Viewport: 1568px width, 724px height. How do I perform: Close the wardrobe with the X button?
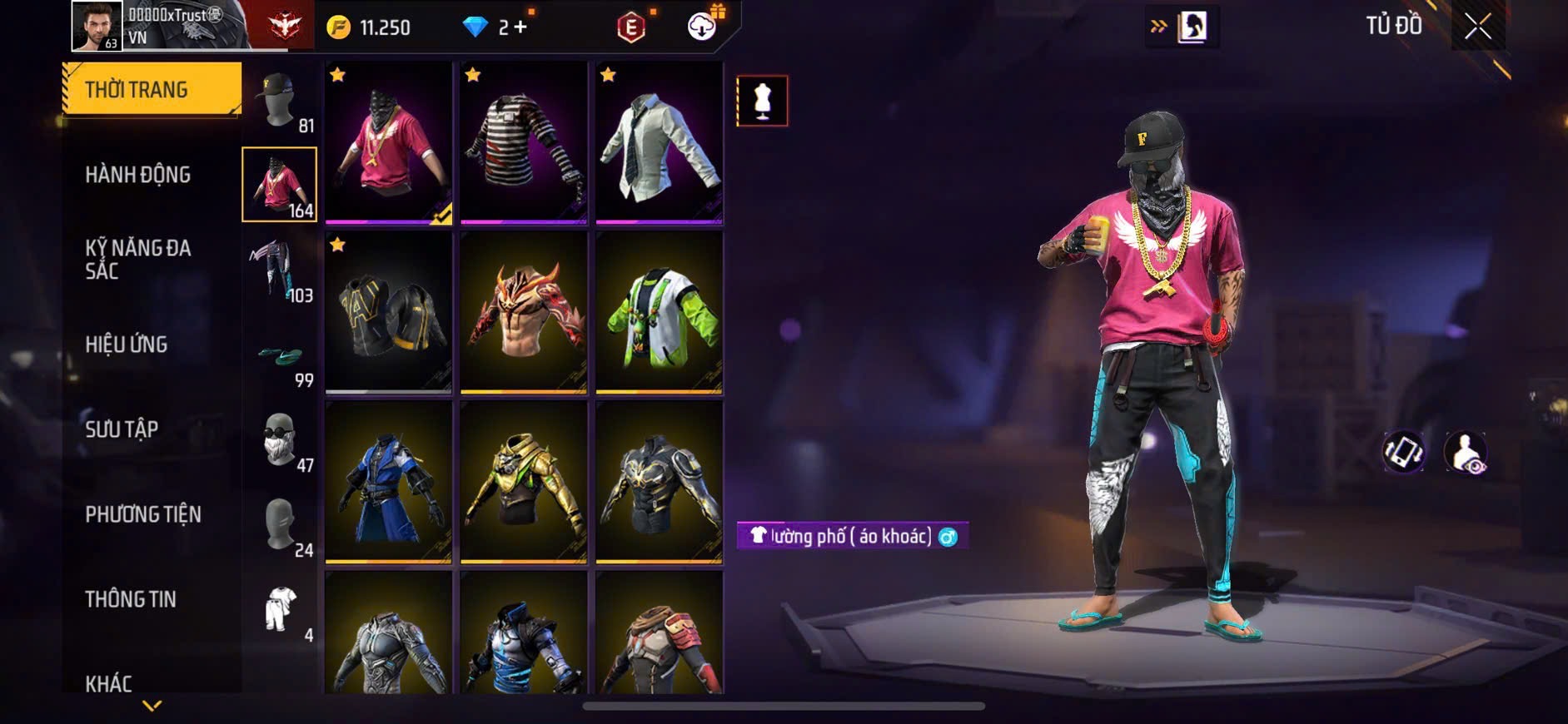point(1477,27)
